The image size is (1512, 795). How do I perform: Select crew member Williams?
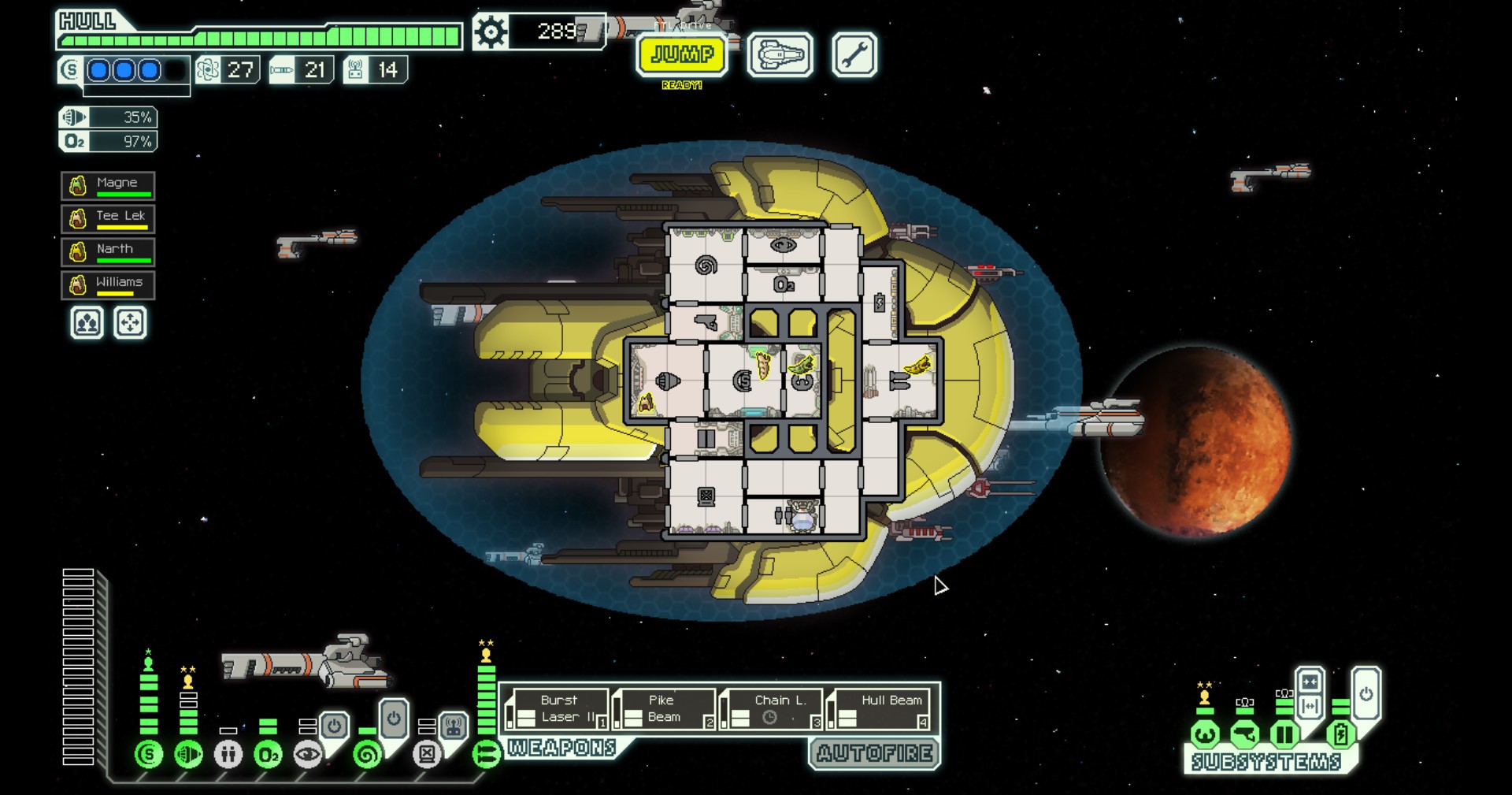click(108, 285)
